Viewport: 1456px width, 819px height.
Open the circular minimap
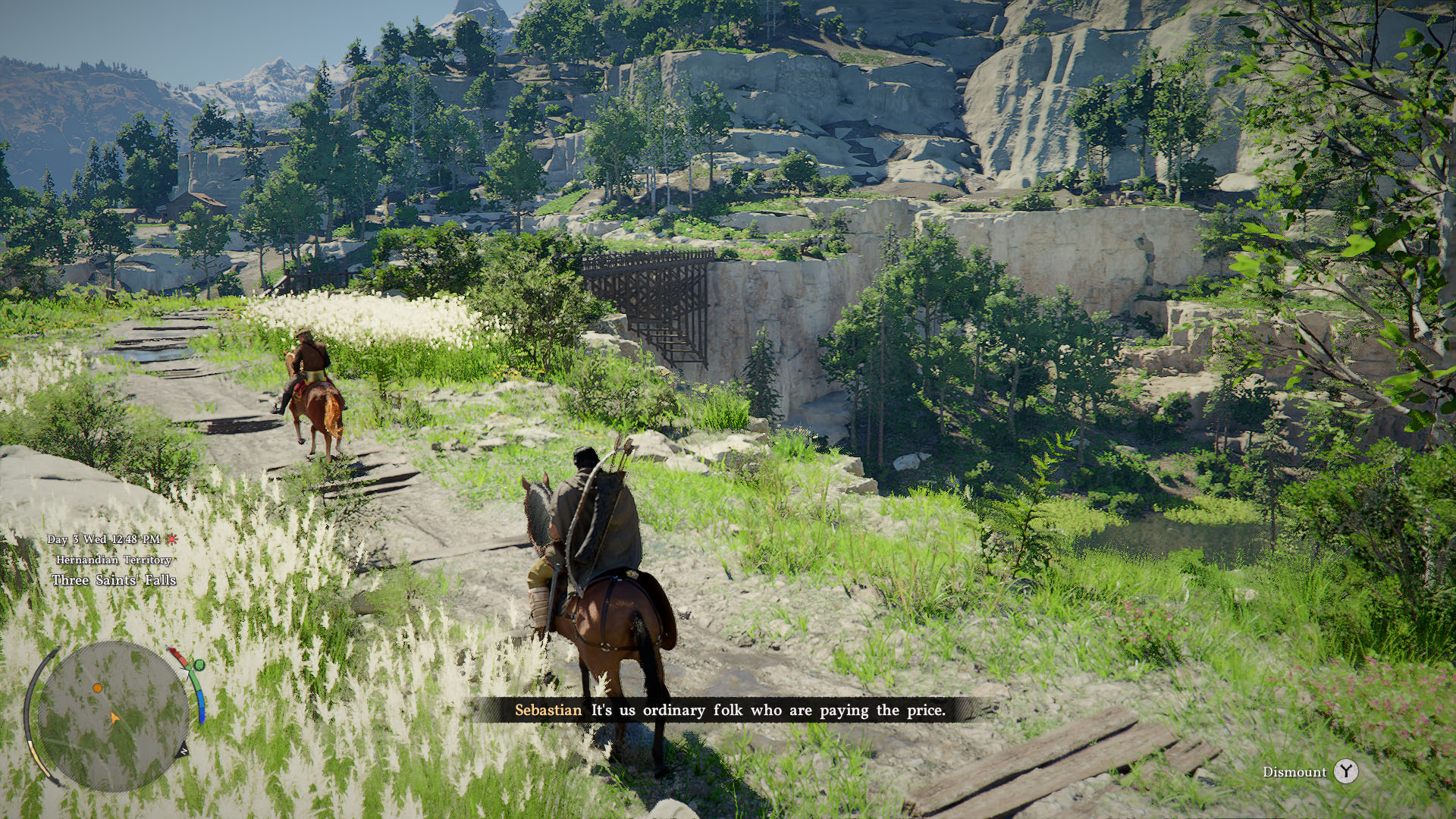click(112, 716)
